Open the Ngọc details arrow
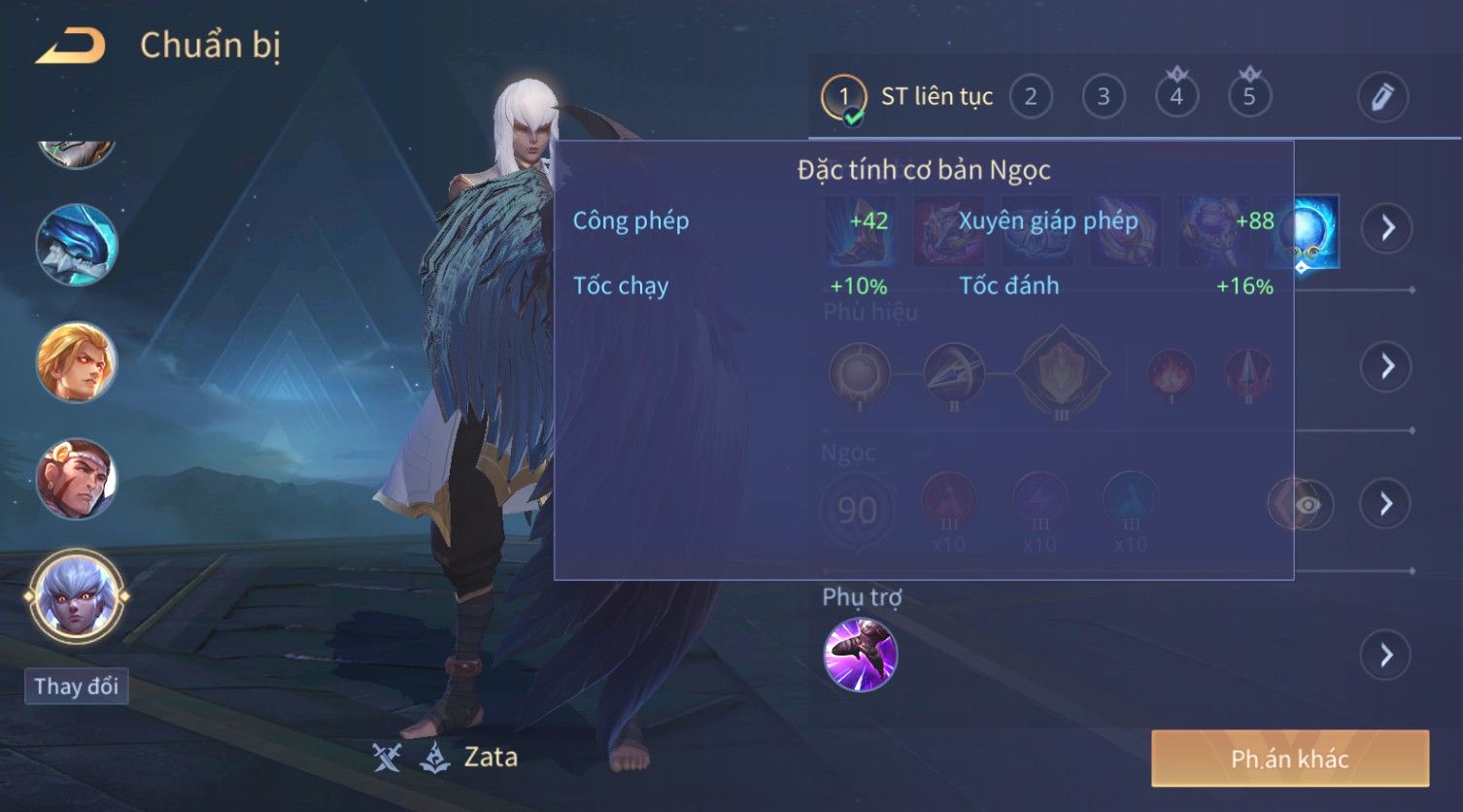The width and height of the screenshot is (1463, 812). coord(1386,504)
